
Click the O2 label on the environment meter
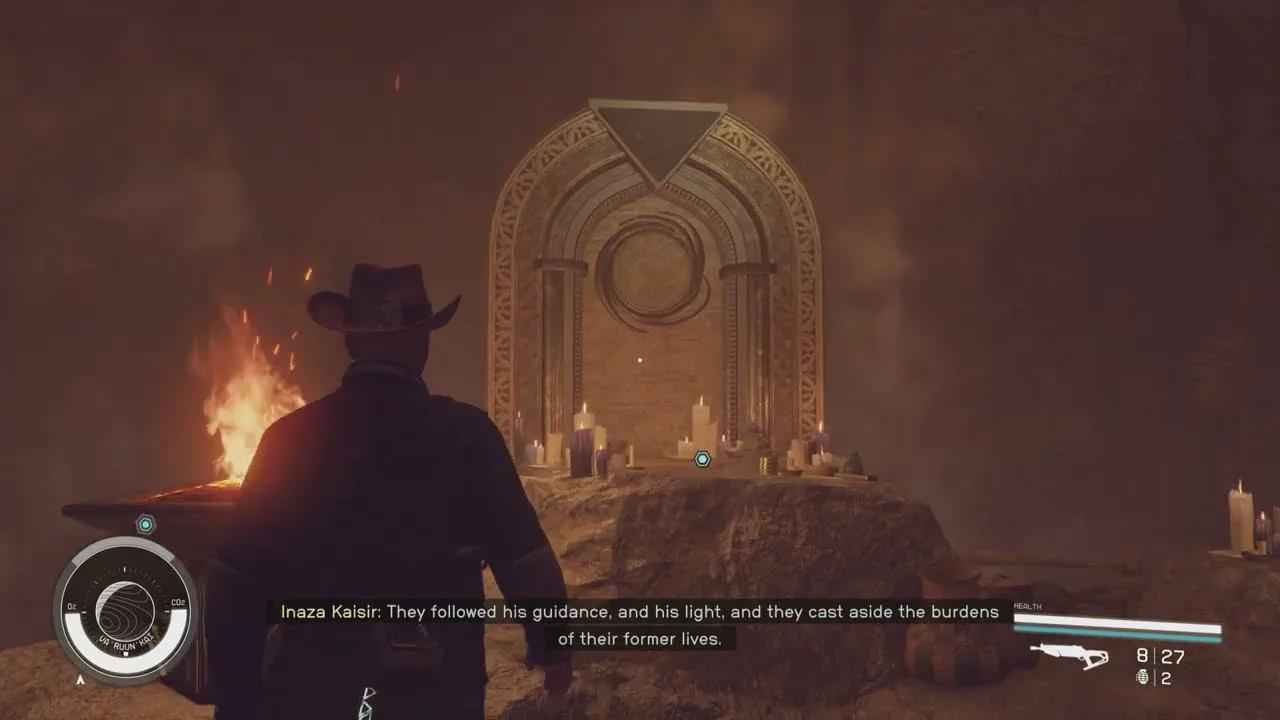(71, 604)
